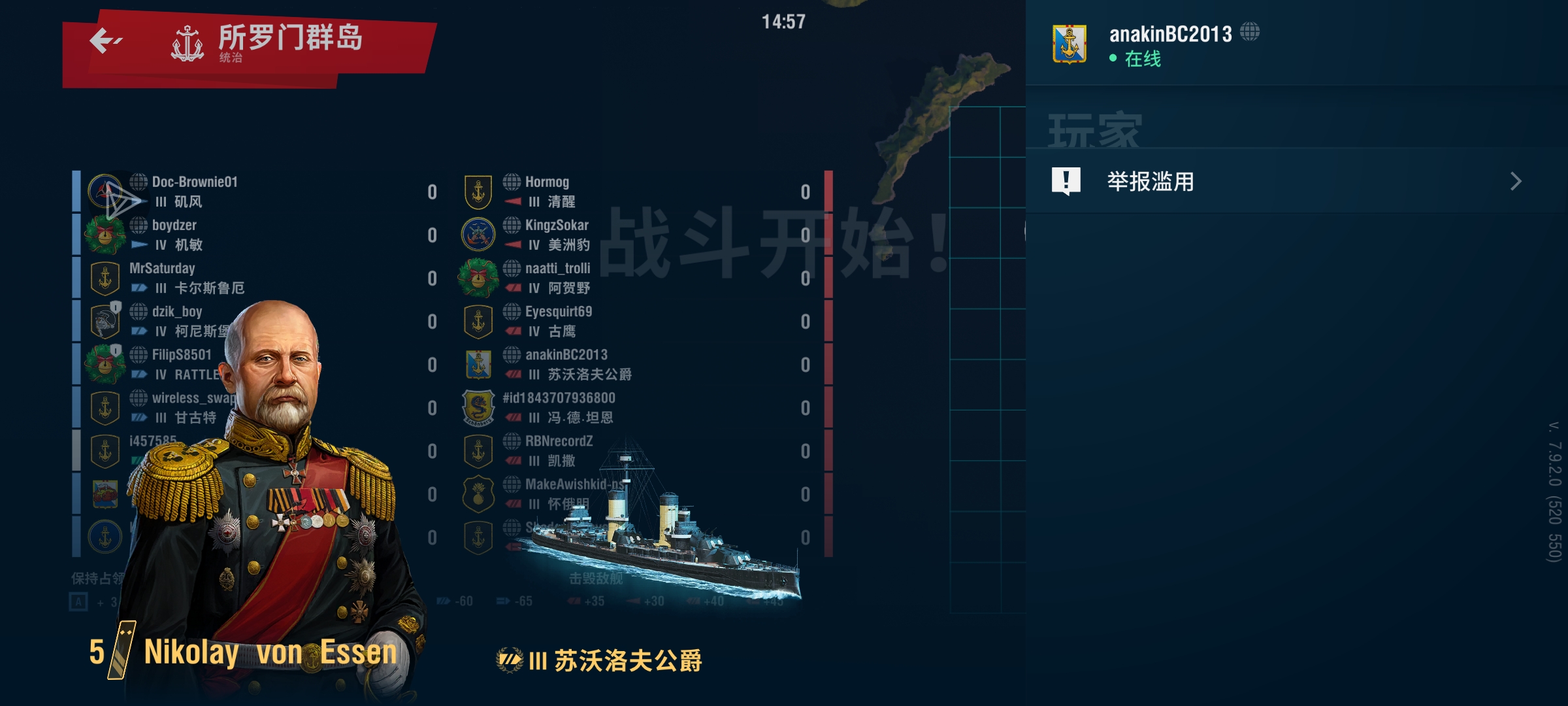Click the back arrow in the top-left

(x=105, y=41)
